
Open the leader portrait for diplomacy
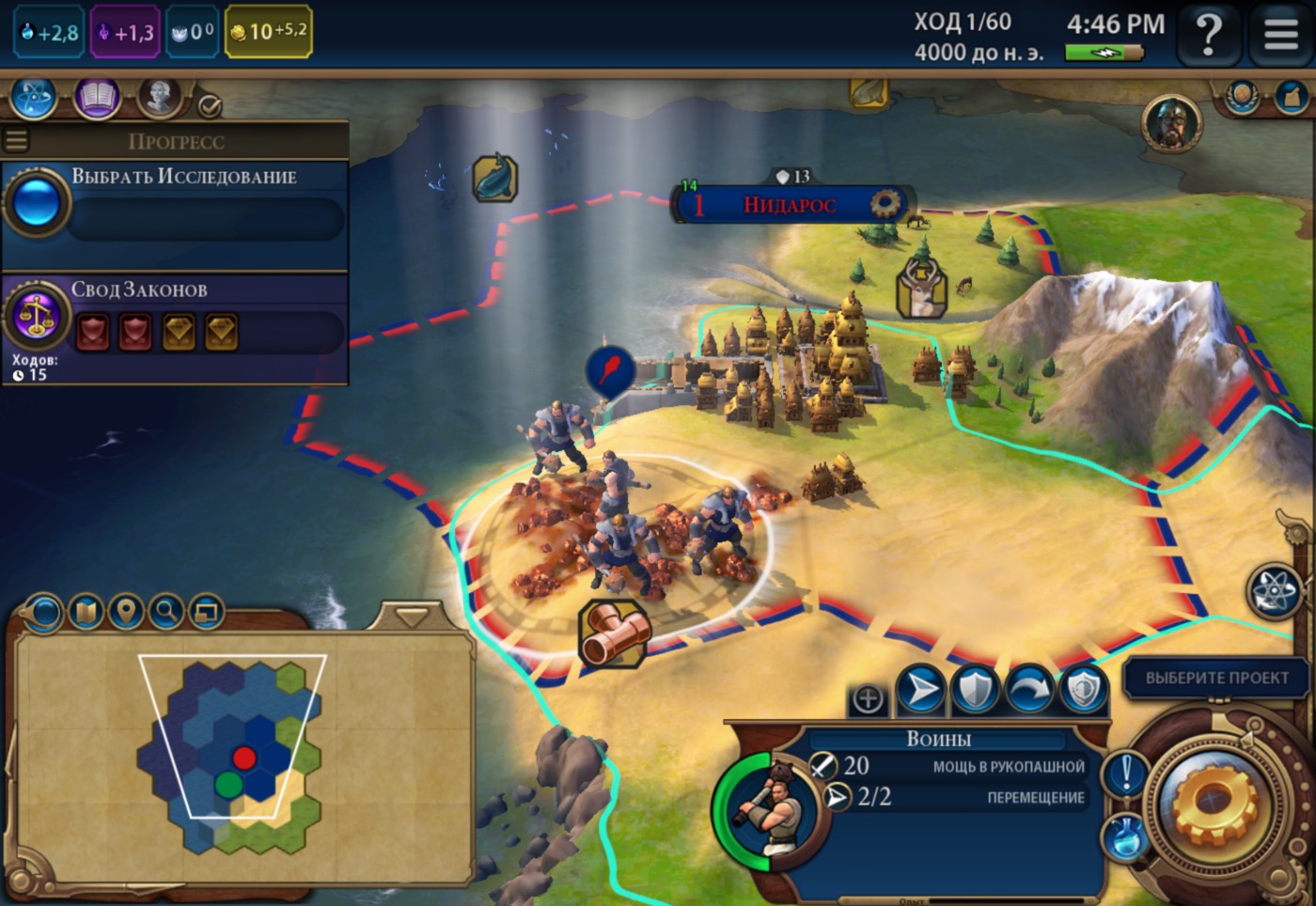1171,123
